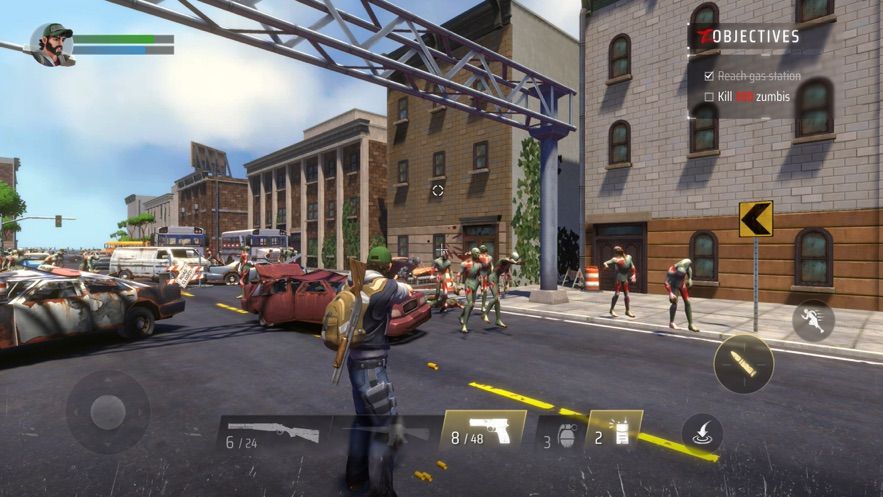The height and width of the screenshot is (497, 883).
Task: Tap the bullet fire button
Action: 743,363
